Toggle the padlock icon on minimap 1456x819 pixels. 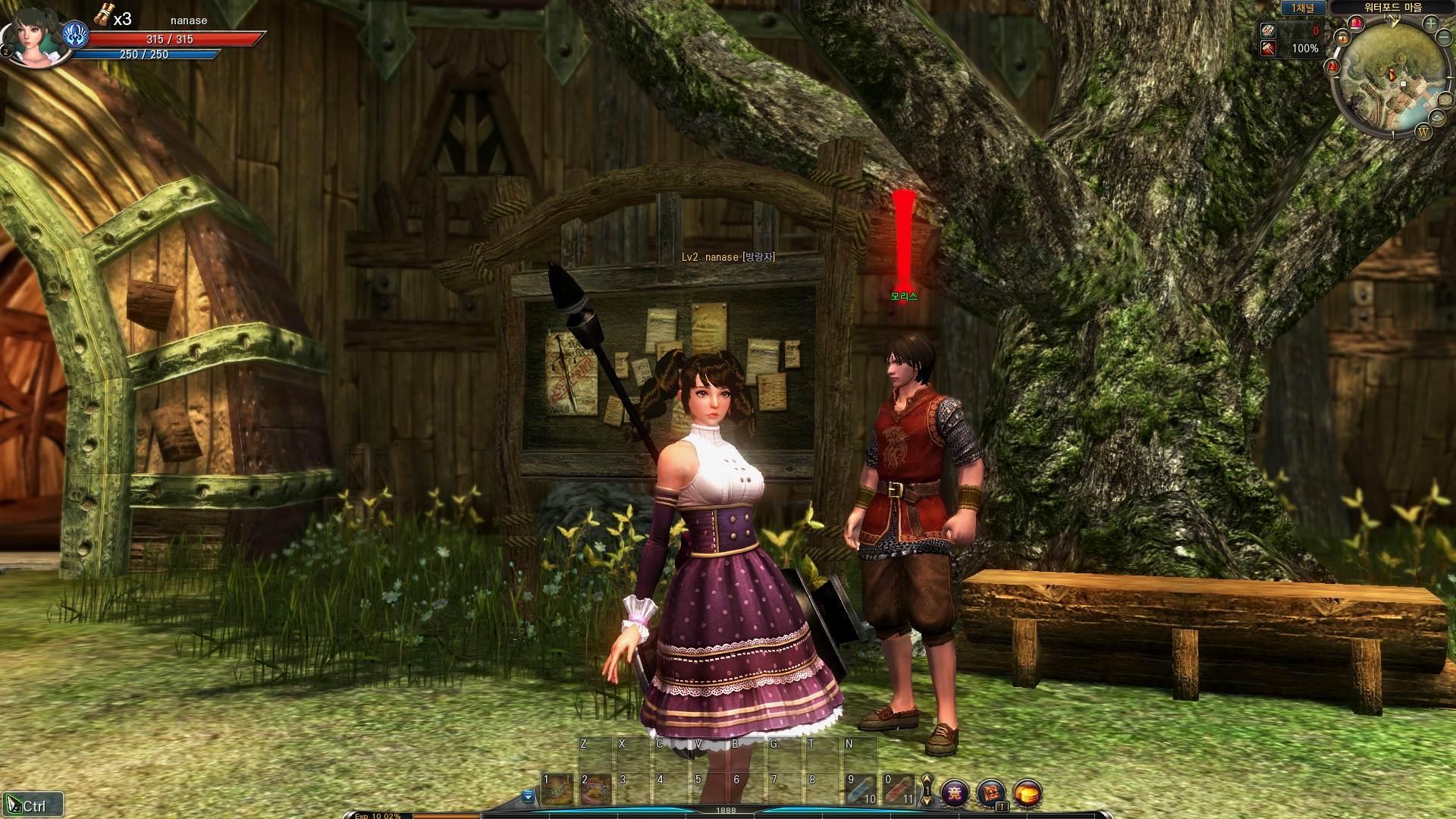1343,37
